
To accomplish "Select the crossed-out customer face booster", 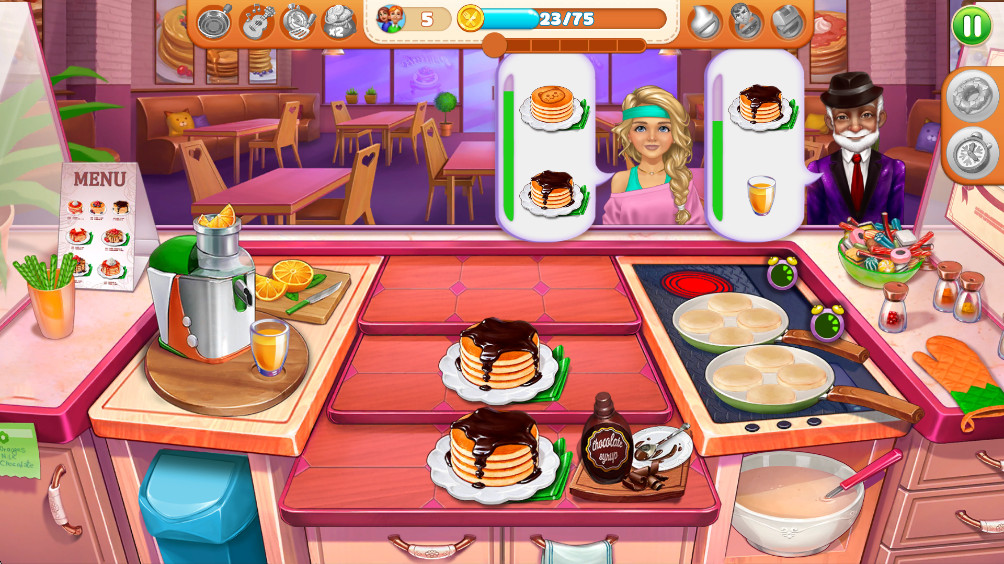I will click(x=746, y=21).
